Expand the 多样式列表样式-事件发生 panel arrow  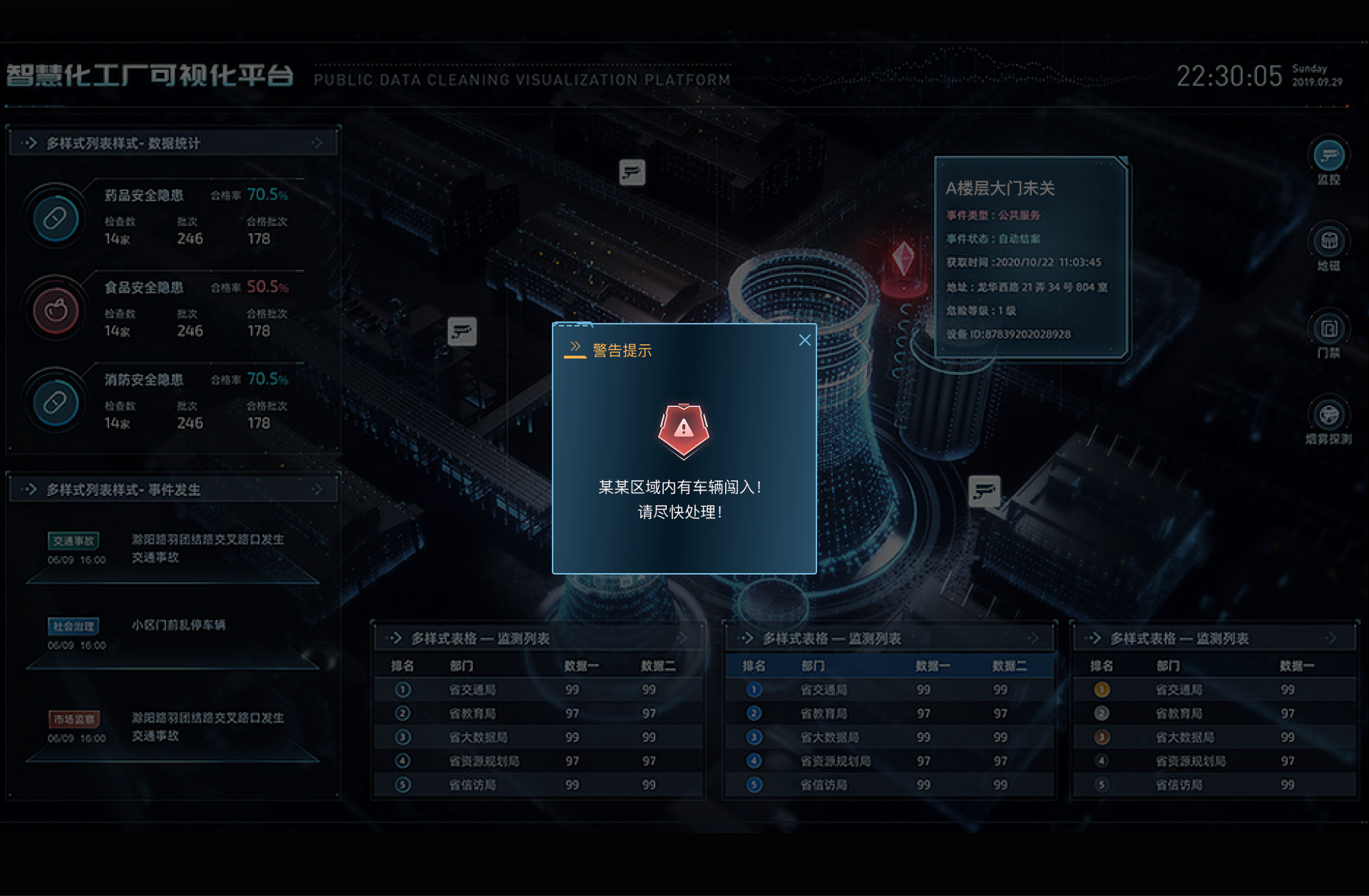tap(318, 489)
